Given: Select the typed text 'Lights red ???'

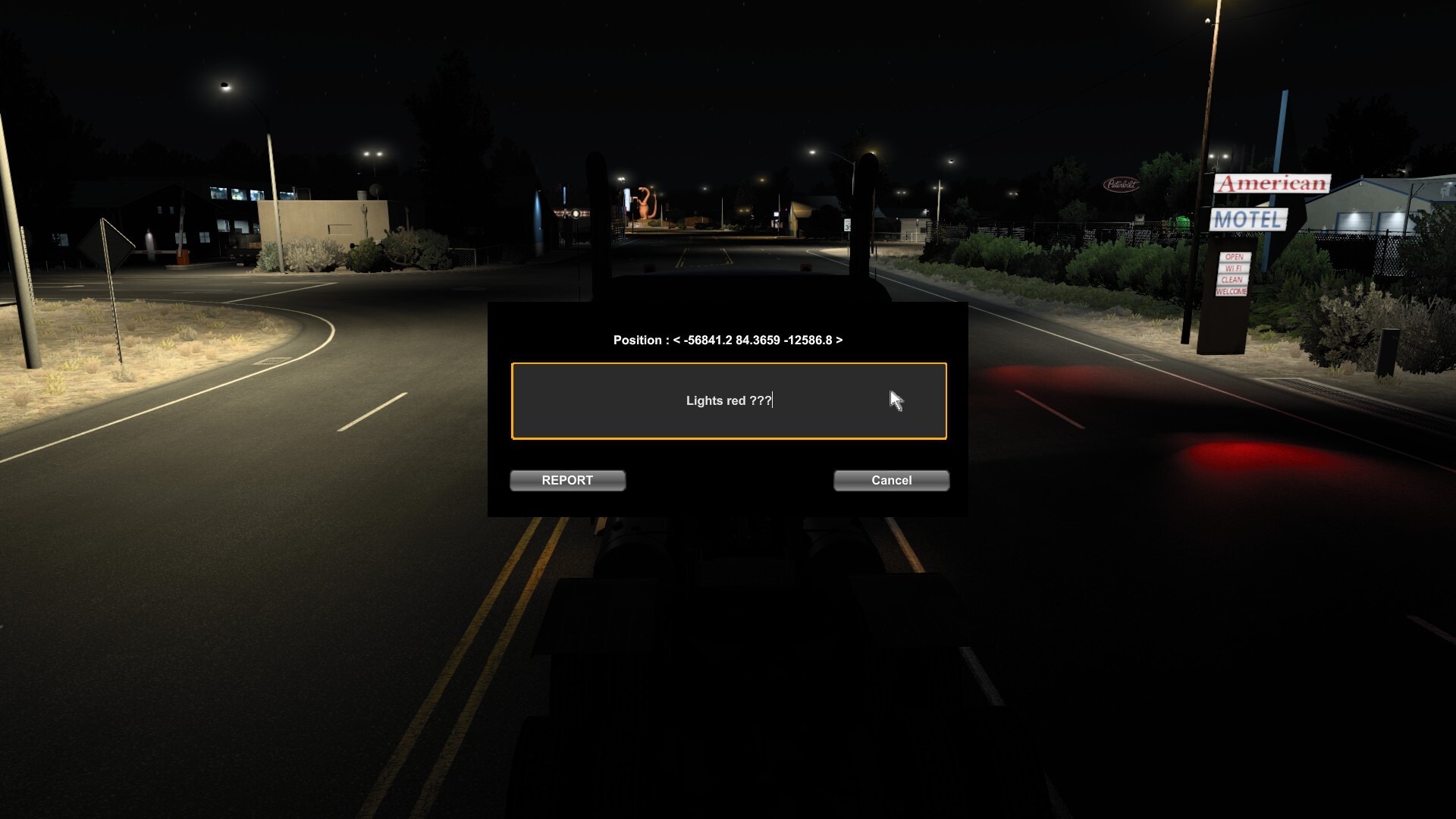Looking at the screenshot, I should tap(726, 400).
